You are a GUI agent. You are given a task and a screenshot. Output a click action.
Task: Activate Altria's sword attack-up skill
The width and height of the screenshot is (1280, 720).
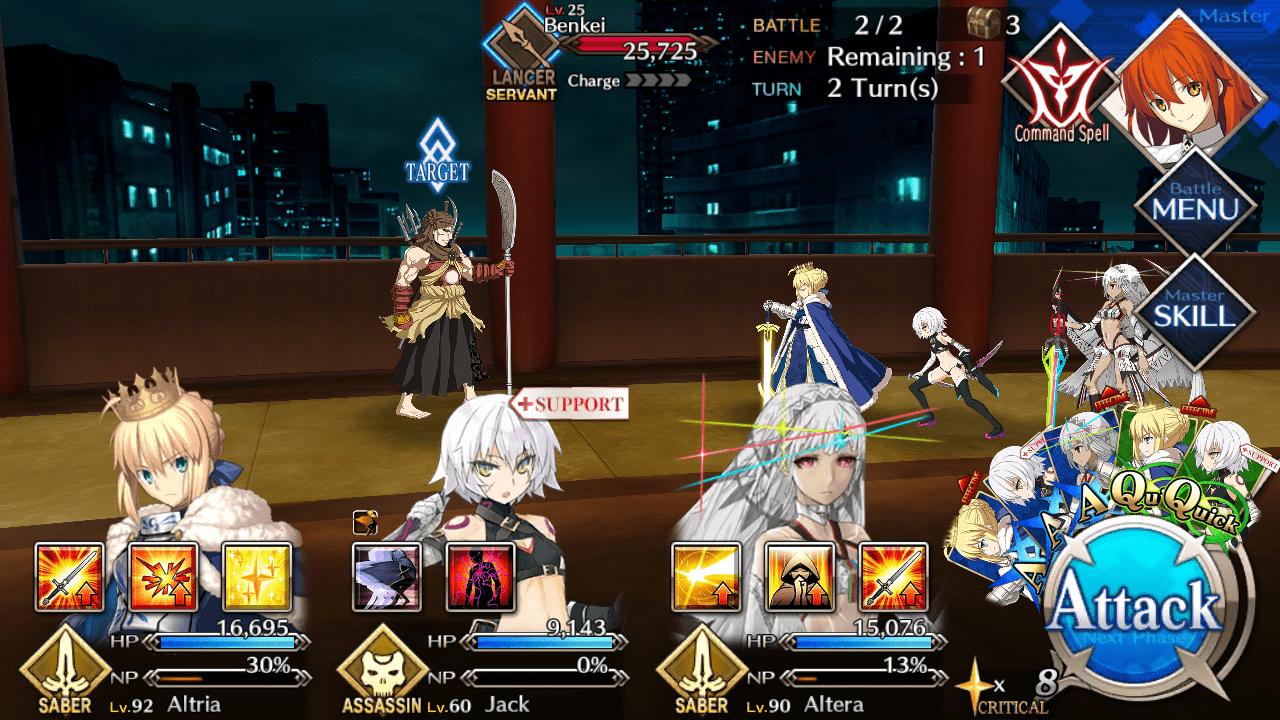coord(69,577)
